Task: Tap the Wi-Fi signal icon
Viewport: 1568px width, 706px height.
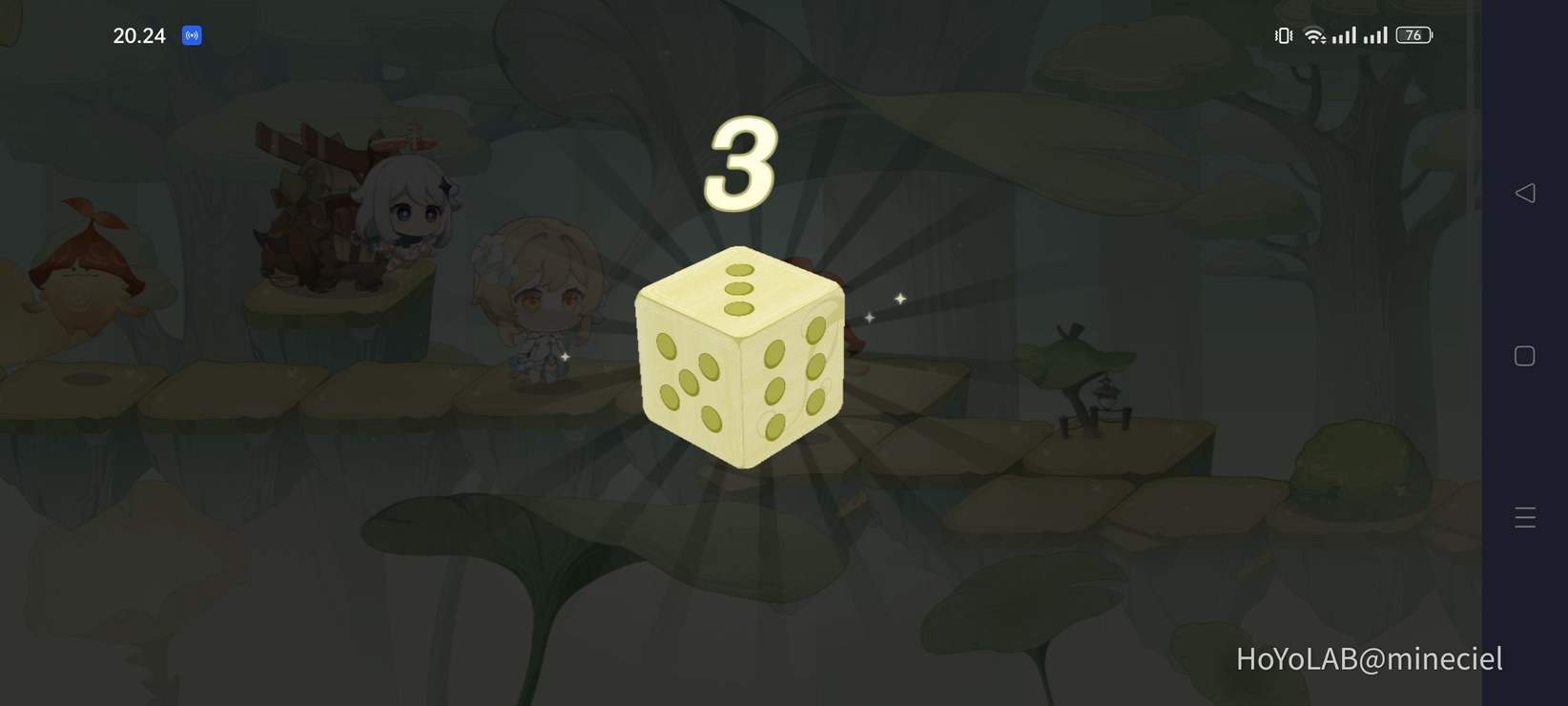Action: [x=1315, y=34]
